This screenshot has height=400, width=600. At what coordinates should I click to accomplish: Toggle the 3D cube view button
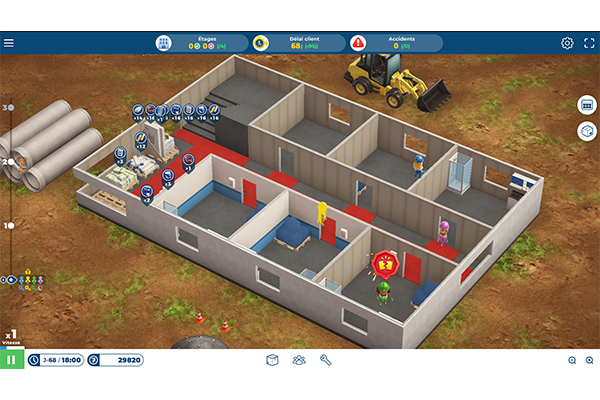(x=586, y=131)
